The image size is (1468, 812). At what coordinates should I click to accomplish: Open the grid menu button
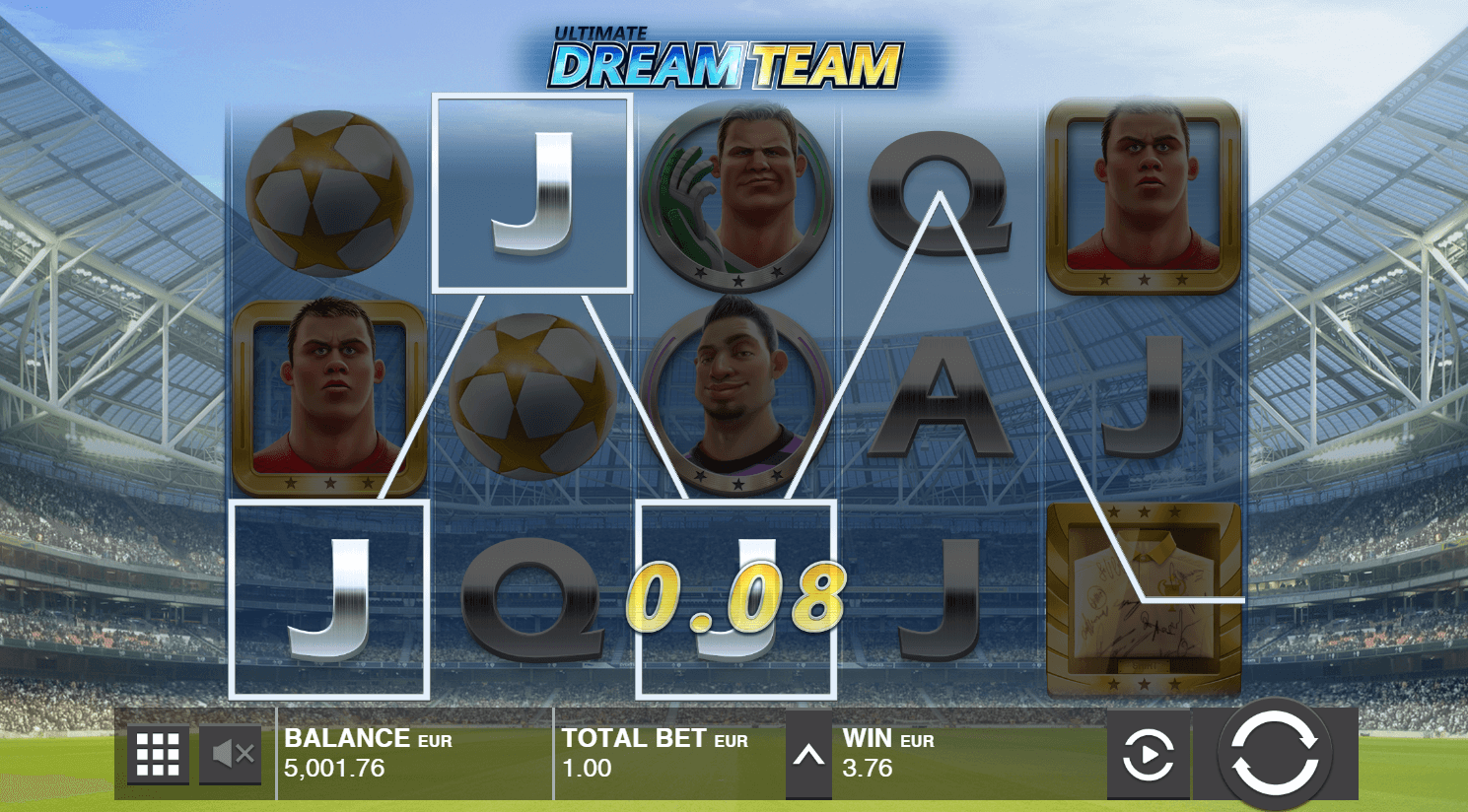click(x=158, y=755)
